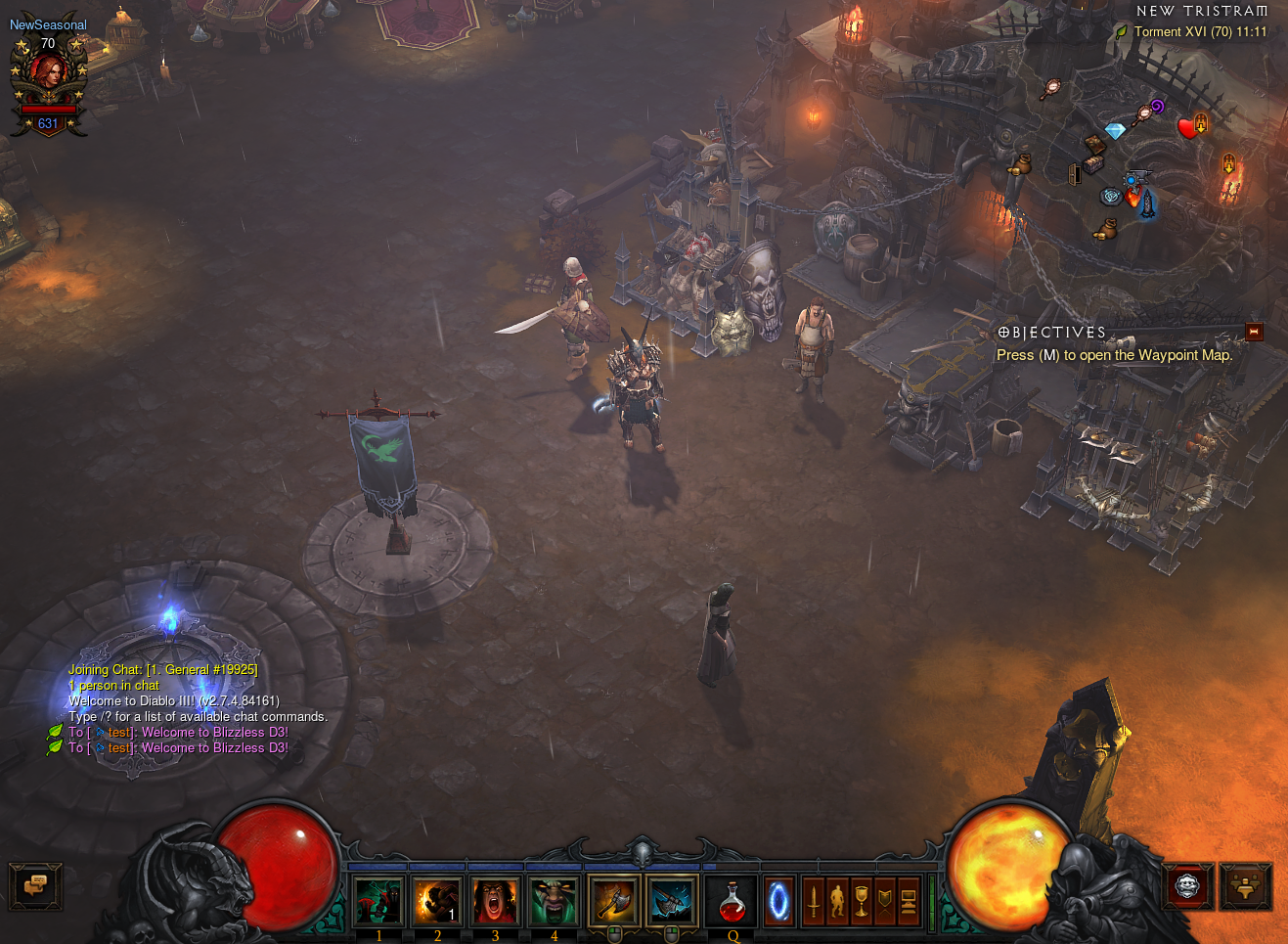Use the skill with the charge counter
The height and width of the screenshot is (944, 1288).
click(x=437, y=901)
